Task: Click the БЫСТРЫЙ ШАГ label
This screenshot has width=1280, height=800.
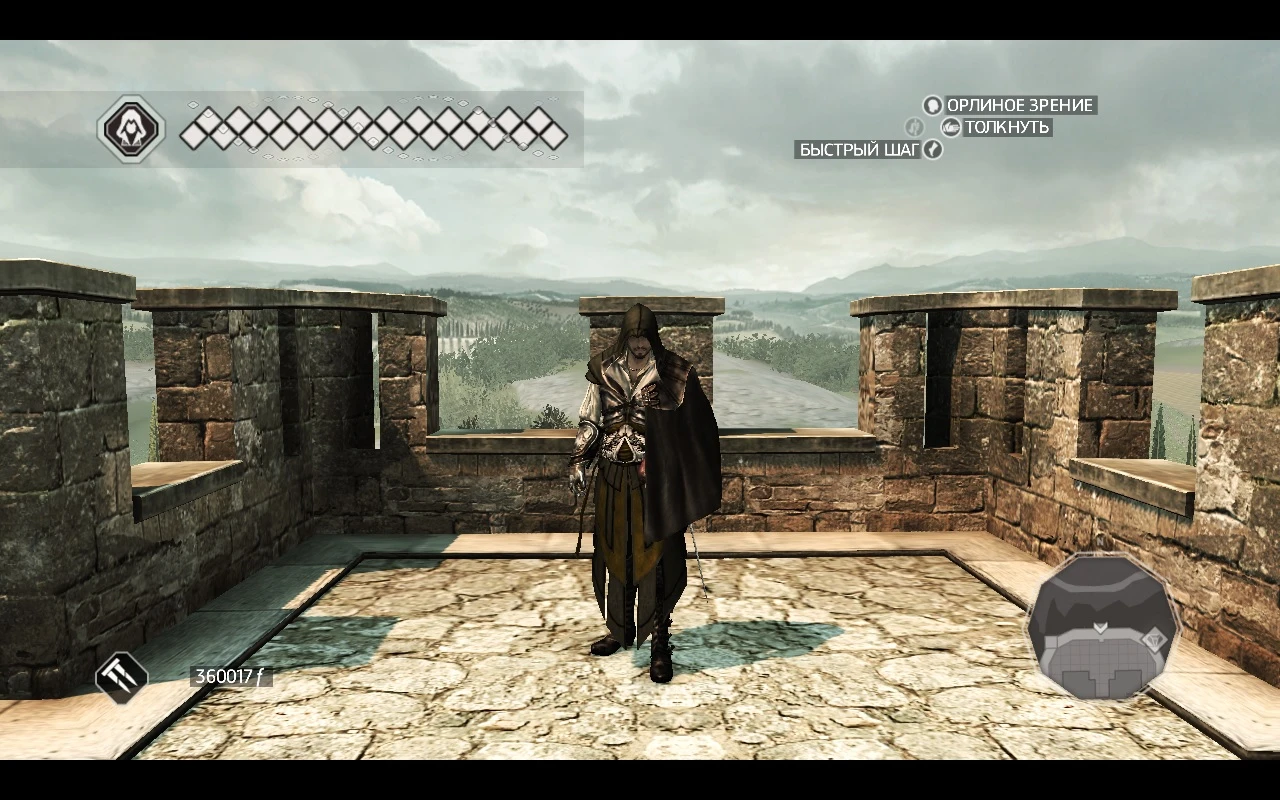Action: pyautogui.click(x=857, y=150)
